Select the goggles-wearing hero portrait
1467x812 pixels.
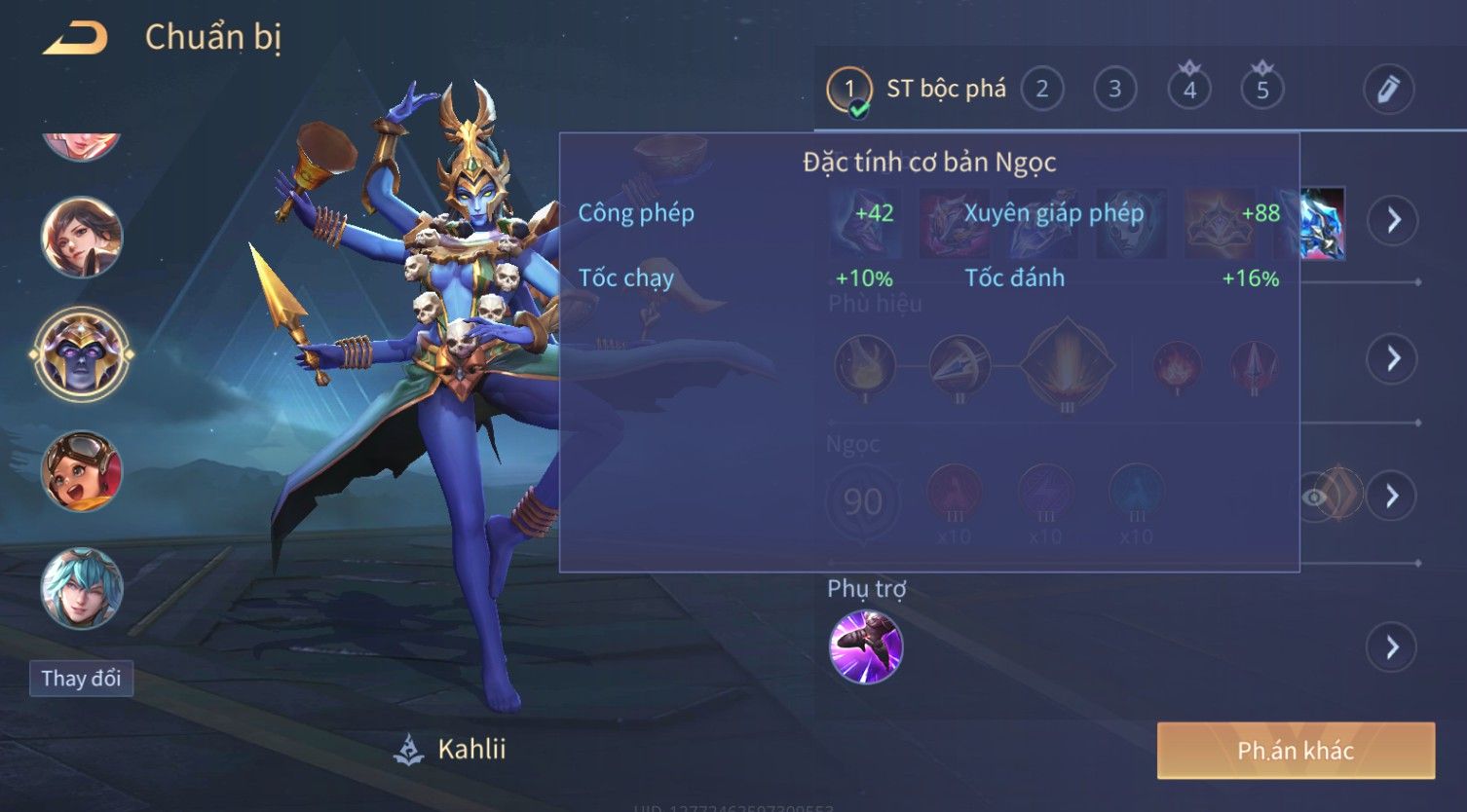82,471
